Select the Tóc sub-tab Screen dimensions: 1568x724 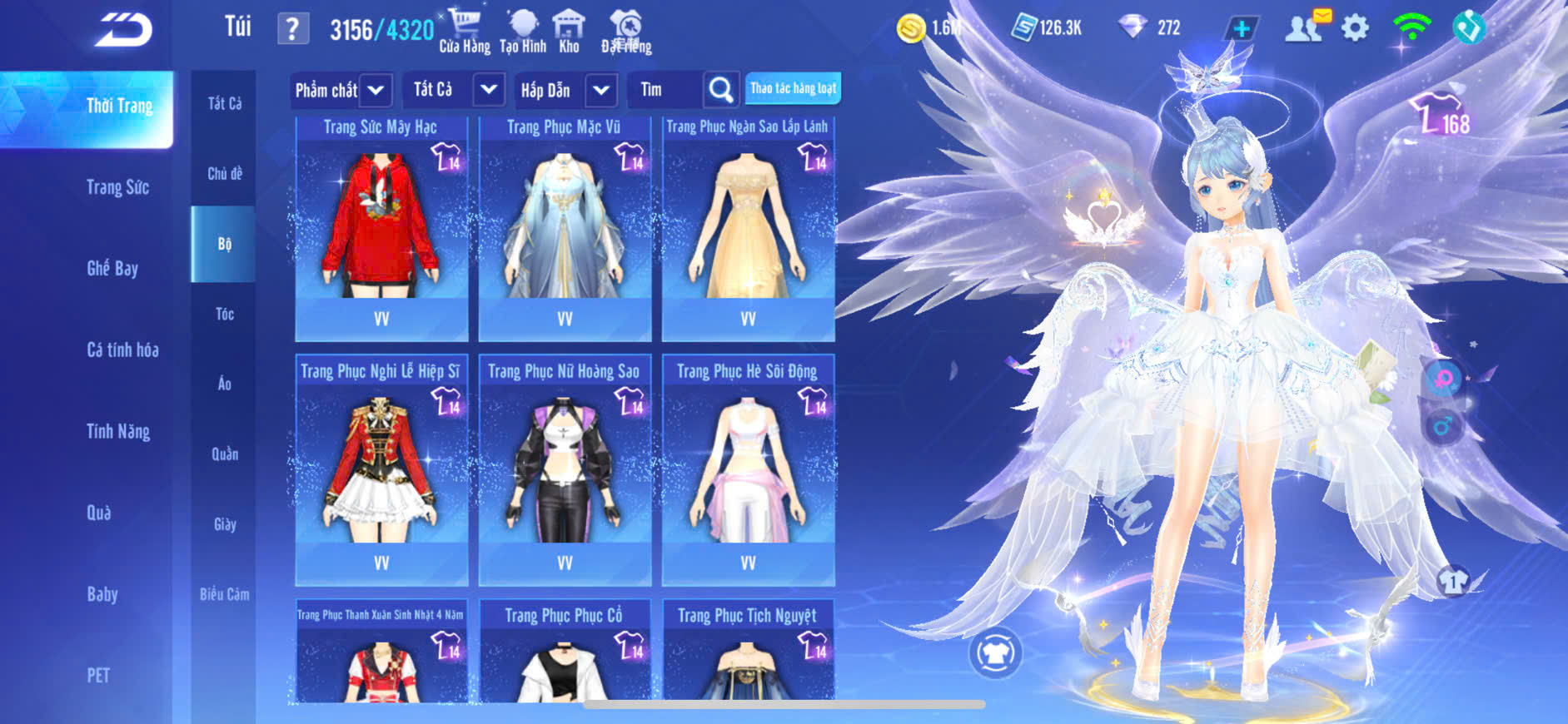[224, 314]
